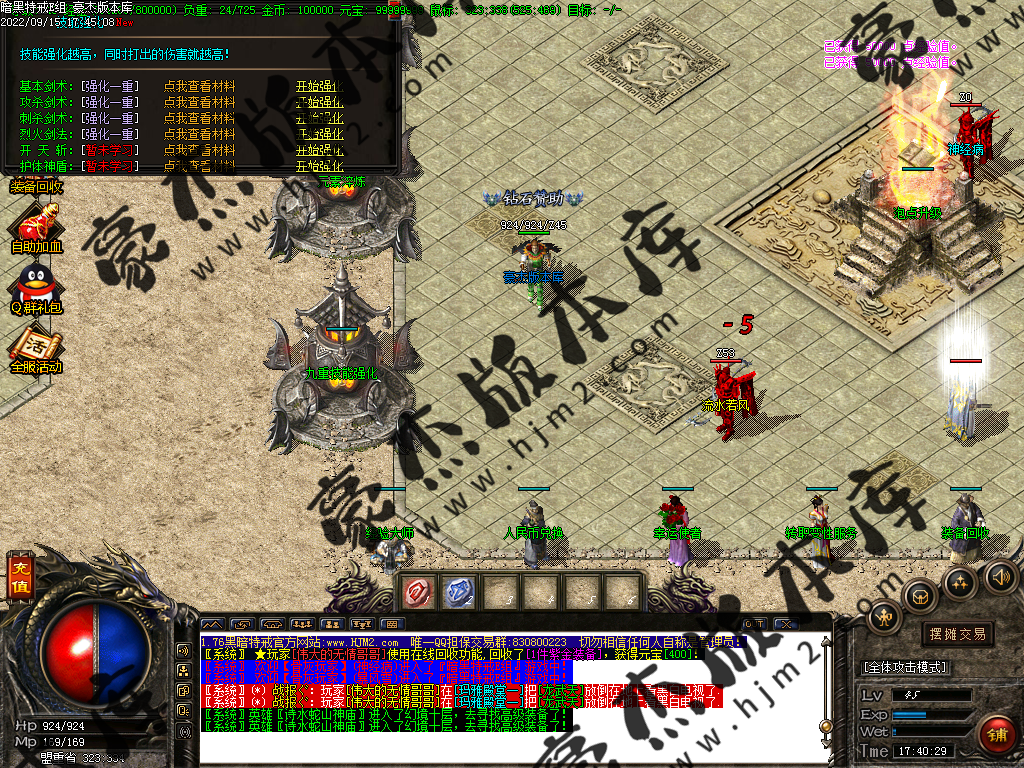The height and width of the screenshot is (768, 1024).
Task: Open the 摆摊交易 stall trade button
Action: 957,634
